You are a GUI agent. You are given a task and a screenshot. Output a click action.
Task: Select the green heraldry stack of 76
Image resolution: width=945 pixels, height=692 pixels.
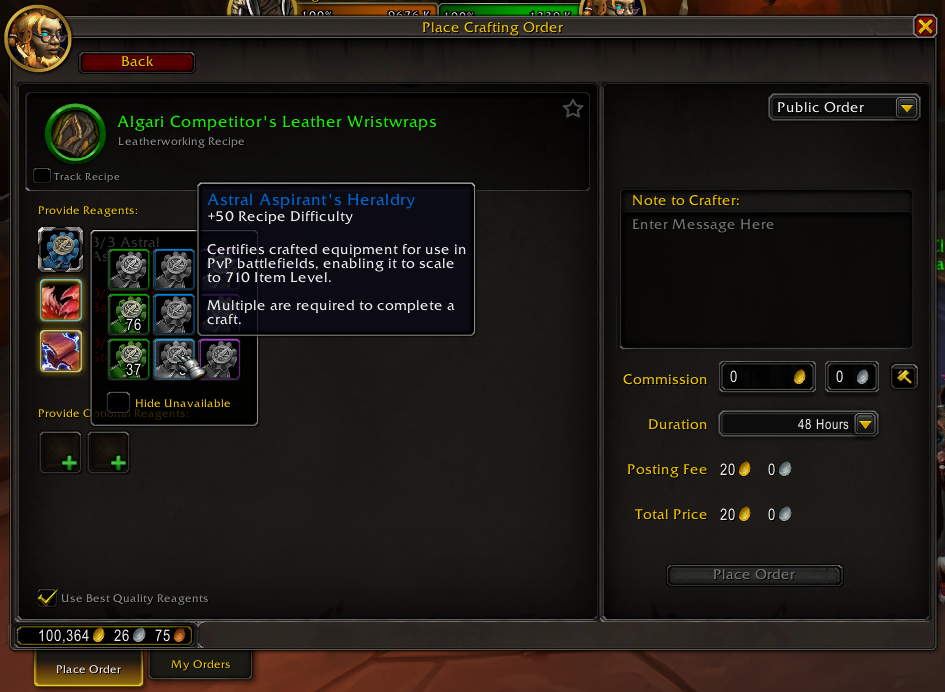pyautogui.click(x=130, y=314)
